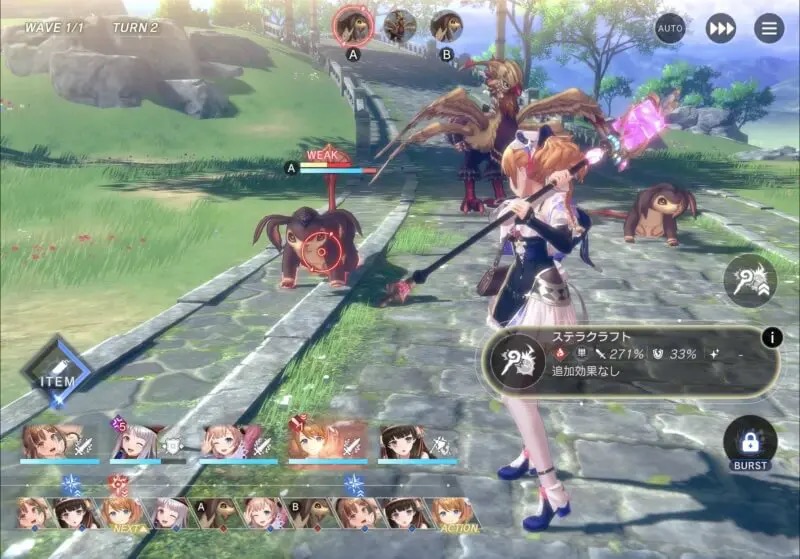The height and width of the screenshot is (559, 800).
Task: Select the staff skill icon above the skill panel
Action: point(750,281)
